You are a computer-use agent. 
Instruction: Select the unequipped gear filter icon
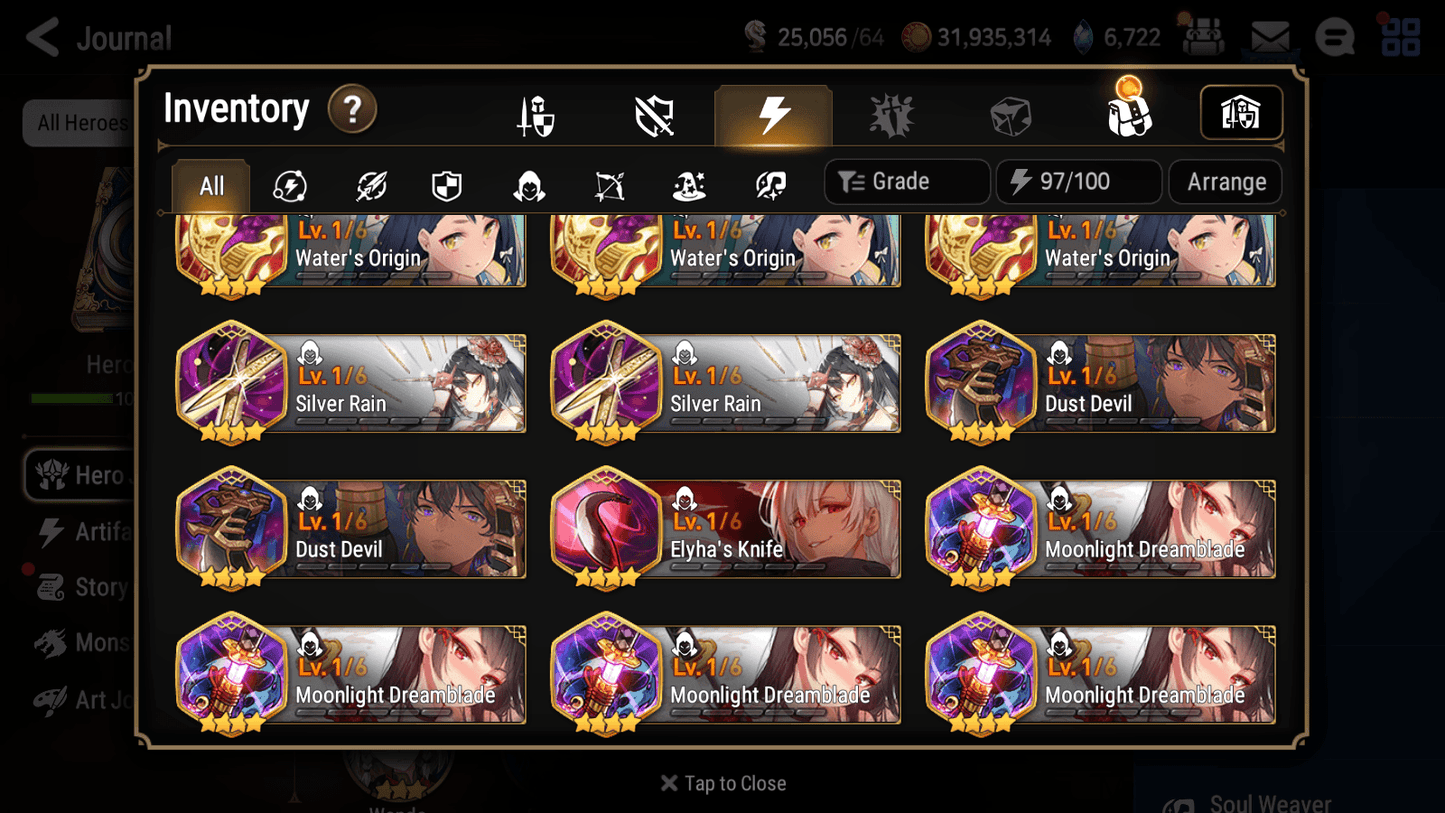(654, 114)
